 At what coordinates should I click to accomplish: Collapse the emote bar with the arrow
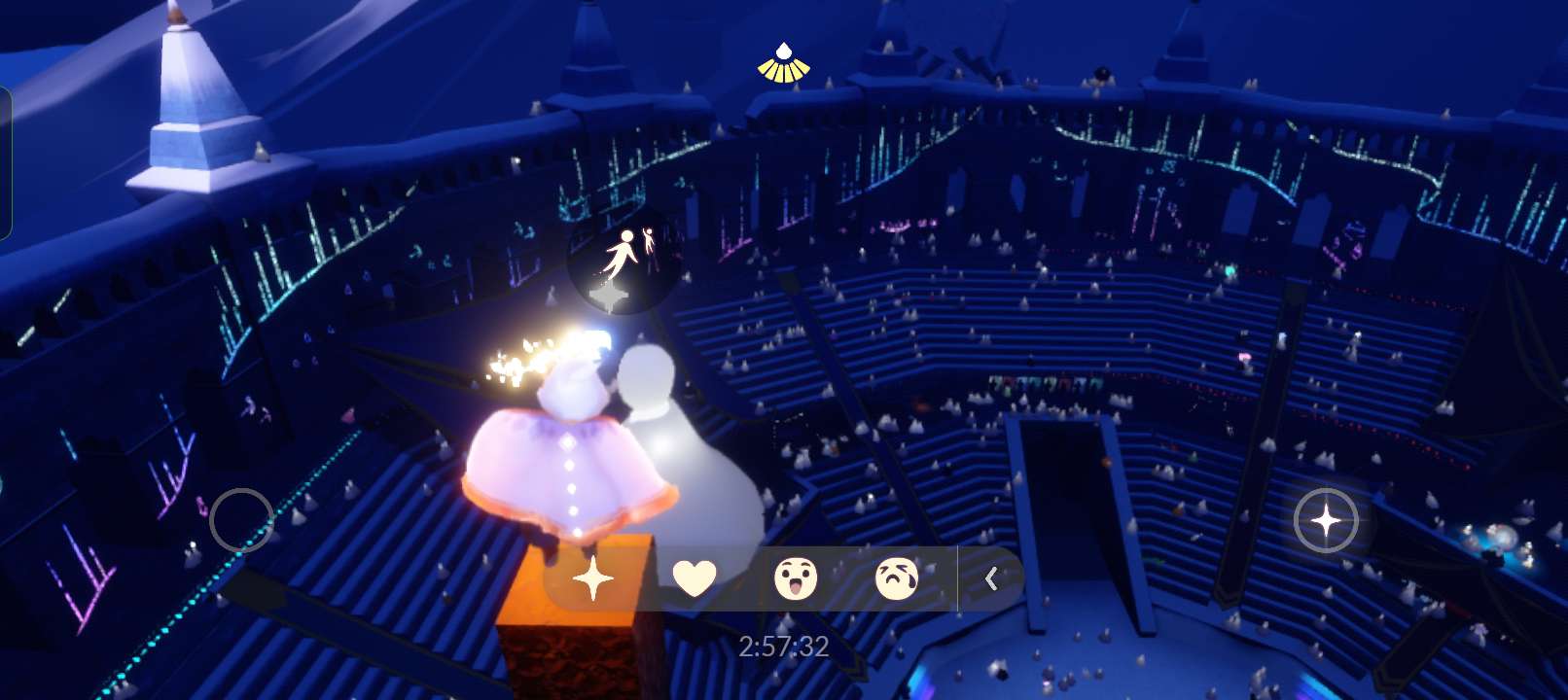tap(991, 579)
